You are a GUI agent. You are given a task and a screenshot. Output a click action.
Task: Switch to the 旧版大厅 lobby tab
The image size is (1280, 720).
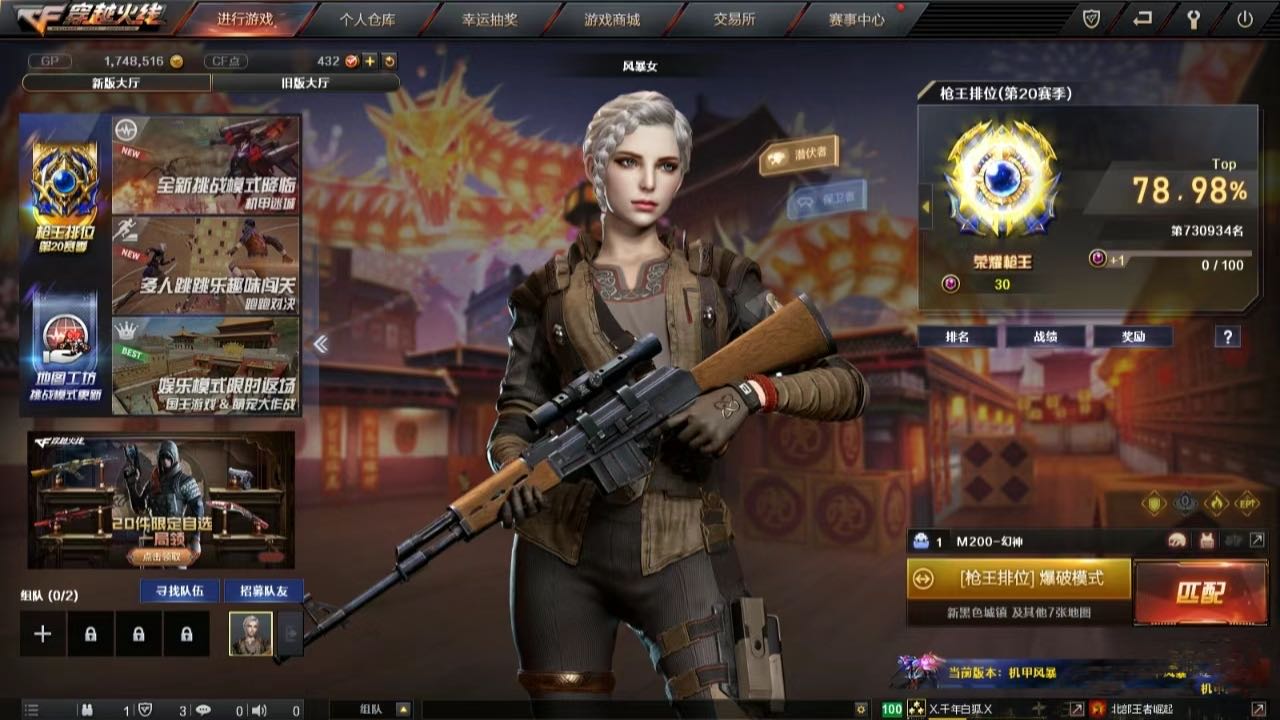click(x=306, y=83)
